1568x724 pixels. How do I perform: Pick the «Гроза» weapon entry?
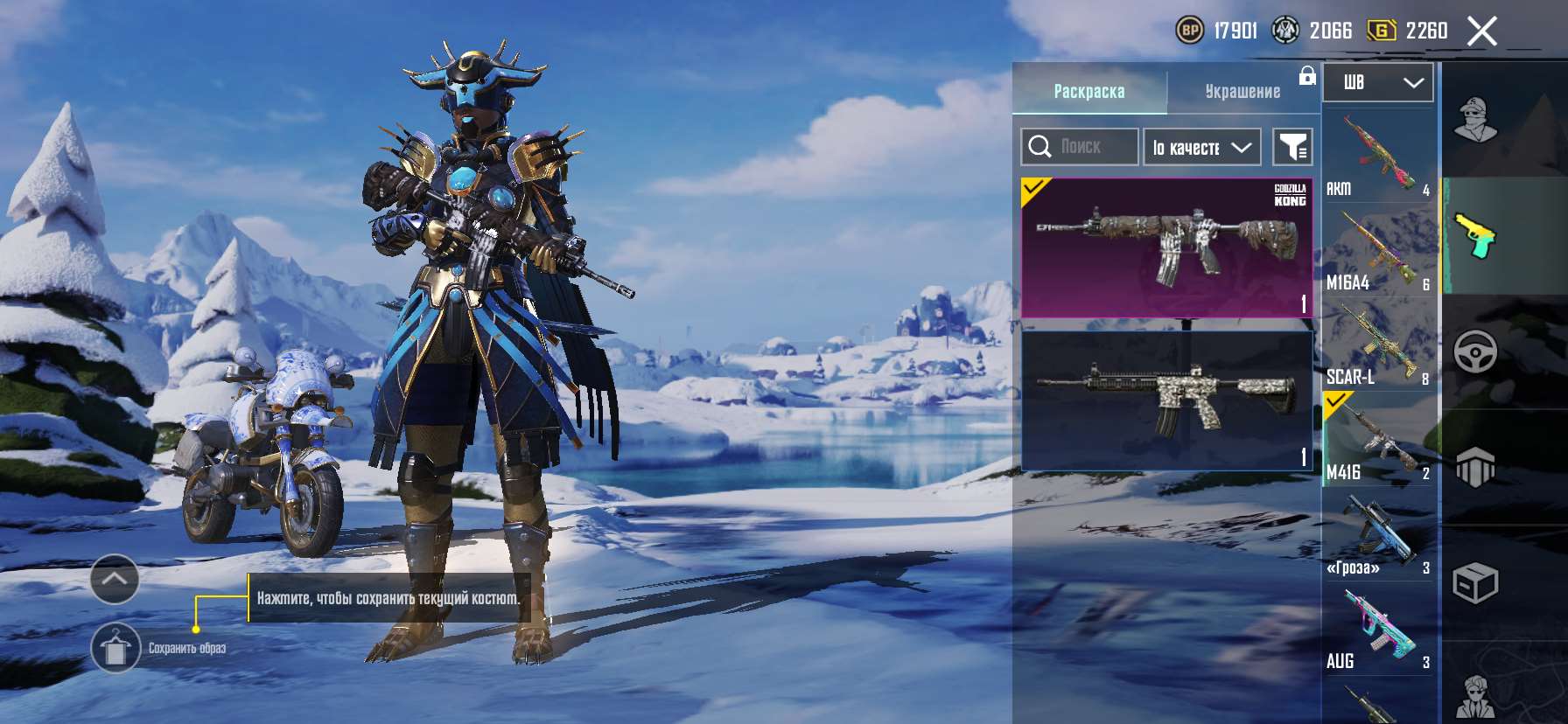pyautogui.click(x=1378, y=533)
